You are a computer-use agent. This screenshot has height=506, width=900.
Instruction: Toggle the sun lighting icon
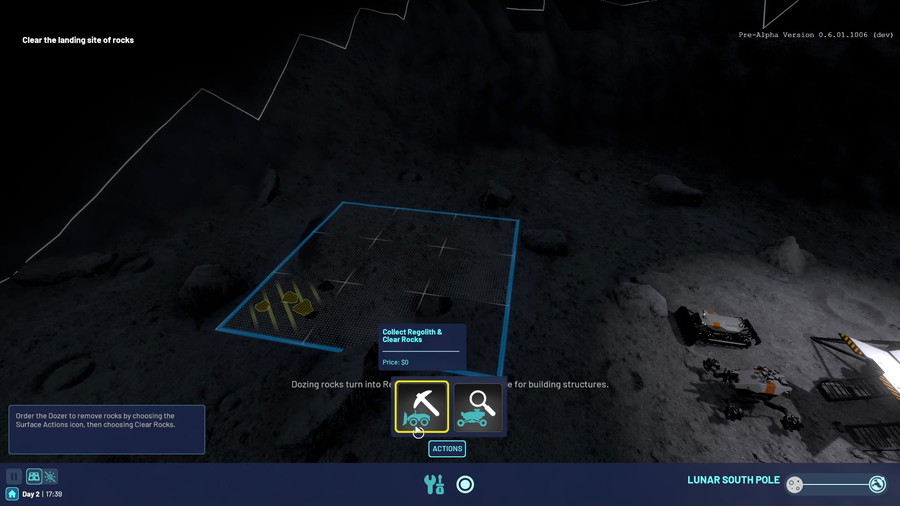(x=50, y=477)
